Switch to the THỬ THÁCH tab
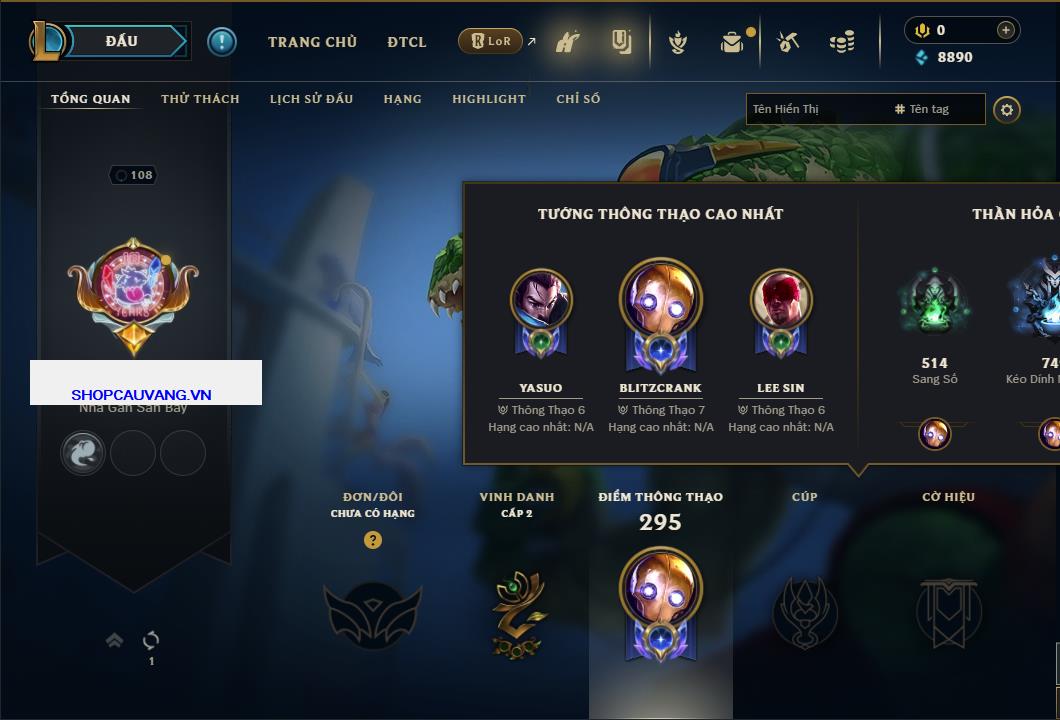 (x=200, y=99)
